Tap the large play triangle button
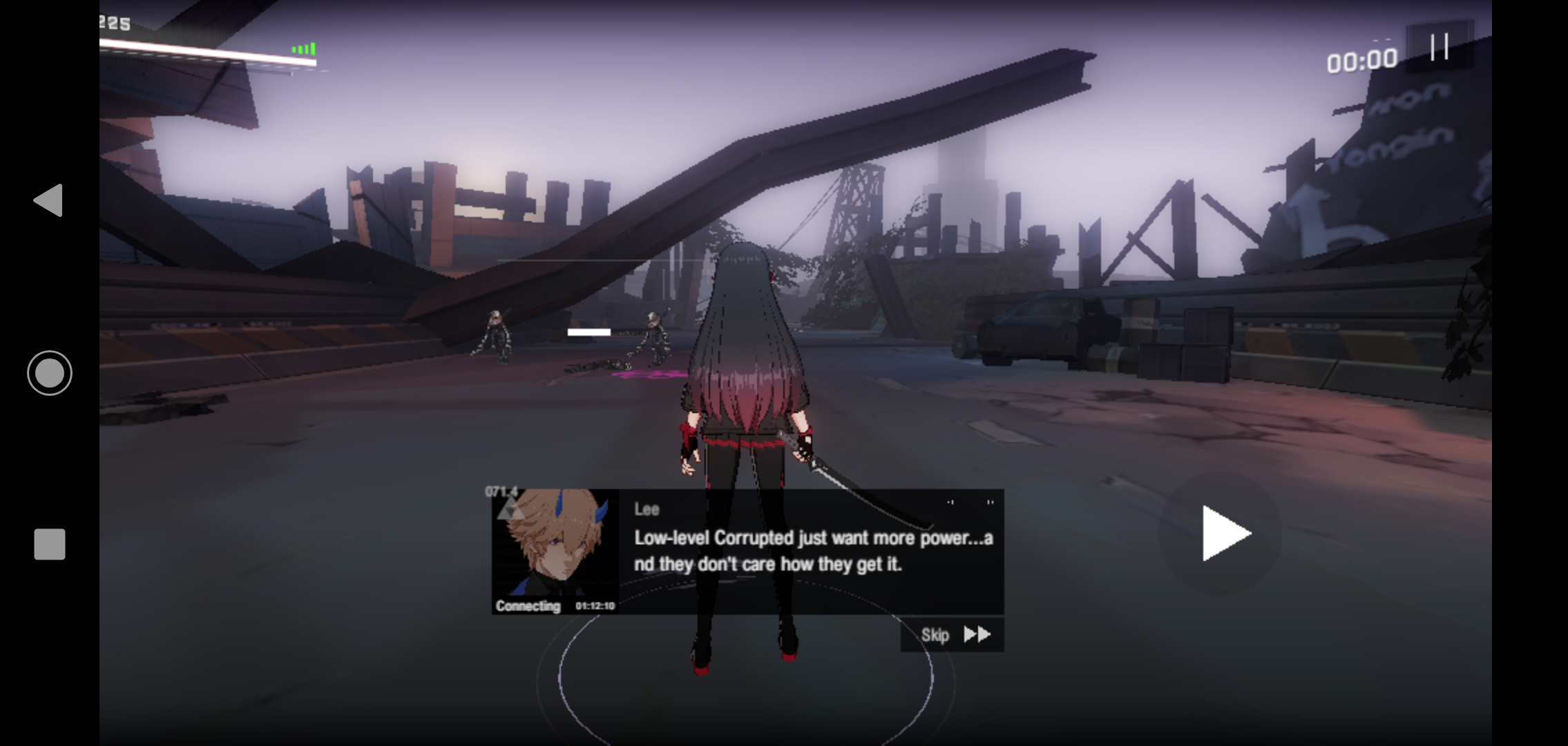 [x=1223, y=533]
